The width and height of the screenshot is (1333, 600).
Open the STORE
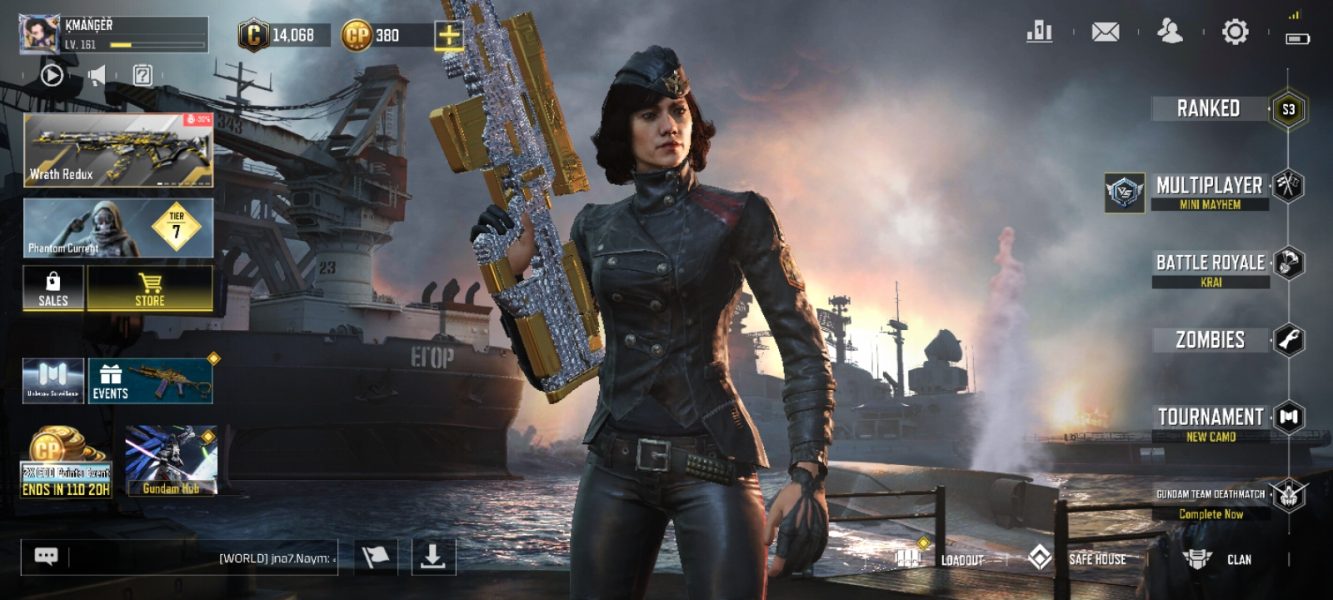point(150,289)
